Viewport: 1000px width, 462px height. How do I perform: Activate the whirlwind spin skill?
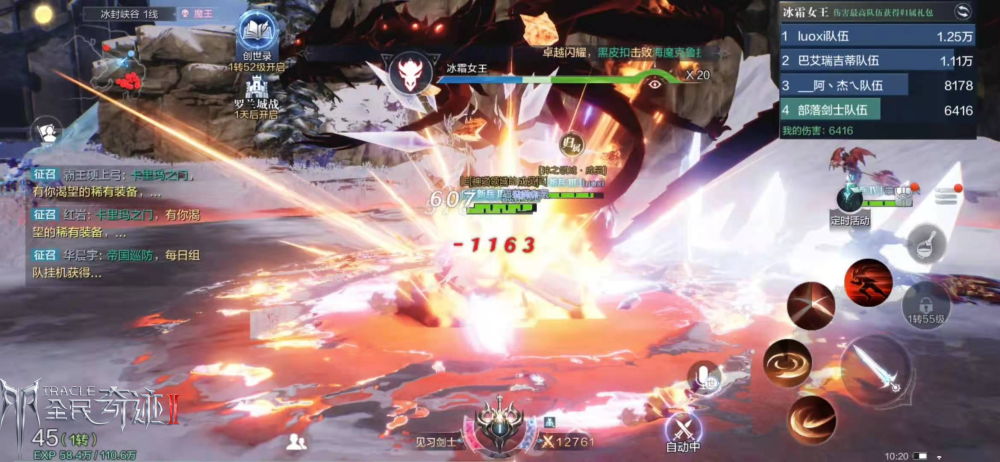point(787,362)
